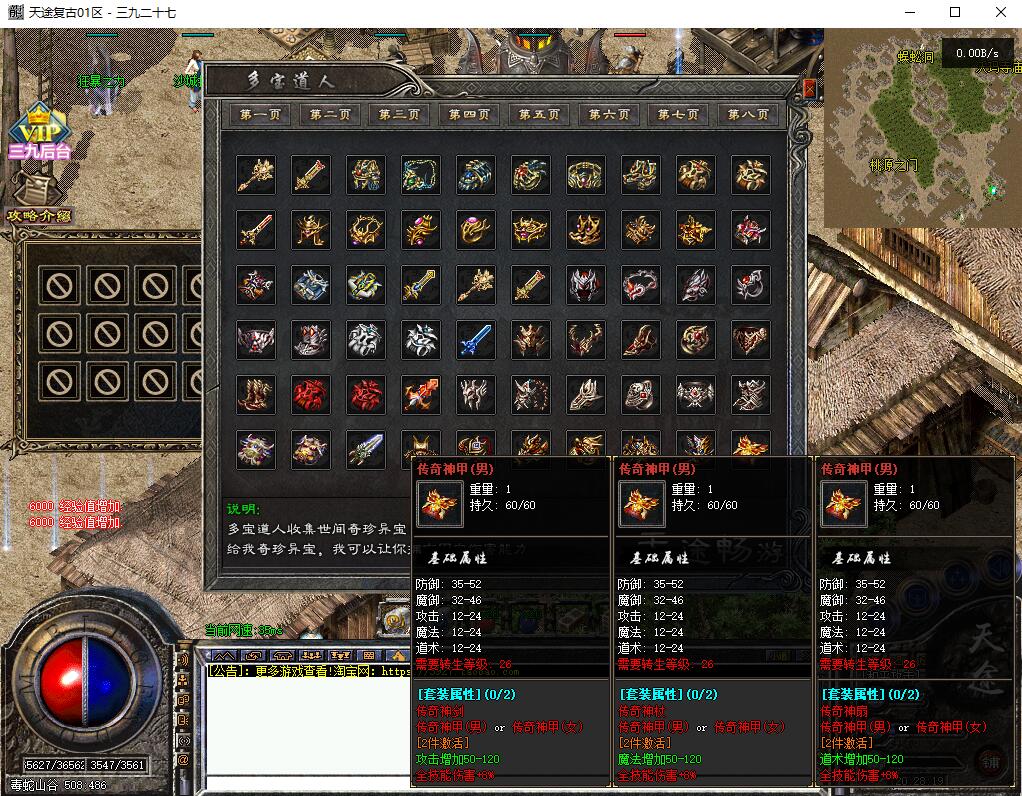Maximize the game window

[x=954, y=13]
